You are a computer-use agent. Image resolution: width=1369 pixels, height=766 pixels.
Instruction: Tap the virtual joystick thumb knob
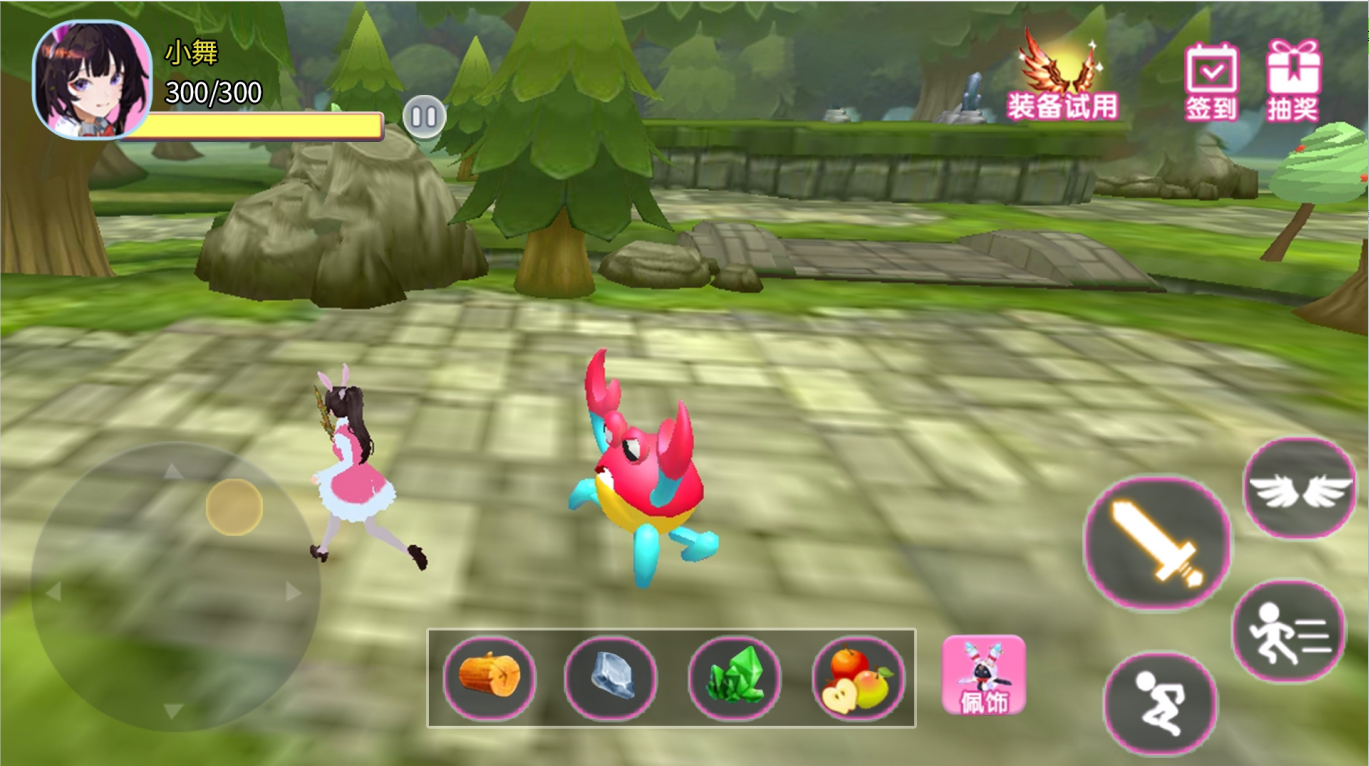point(234,507)
